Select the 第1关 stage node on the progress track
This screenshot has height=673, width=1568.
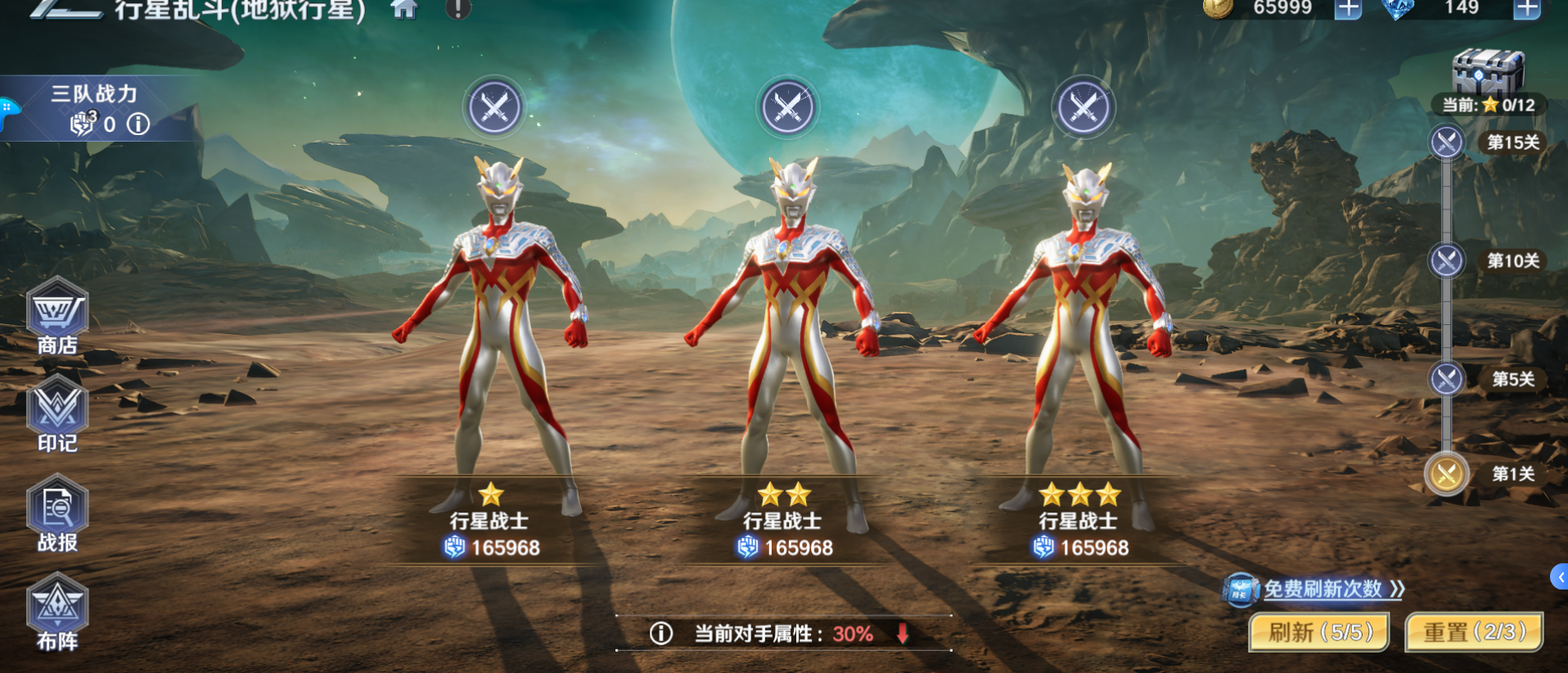[x=1445, y=475]
